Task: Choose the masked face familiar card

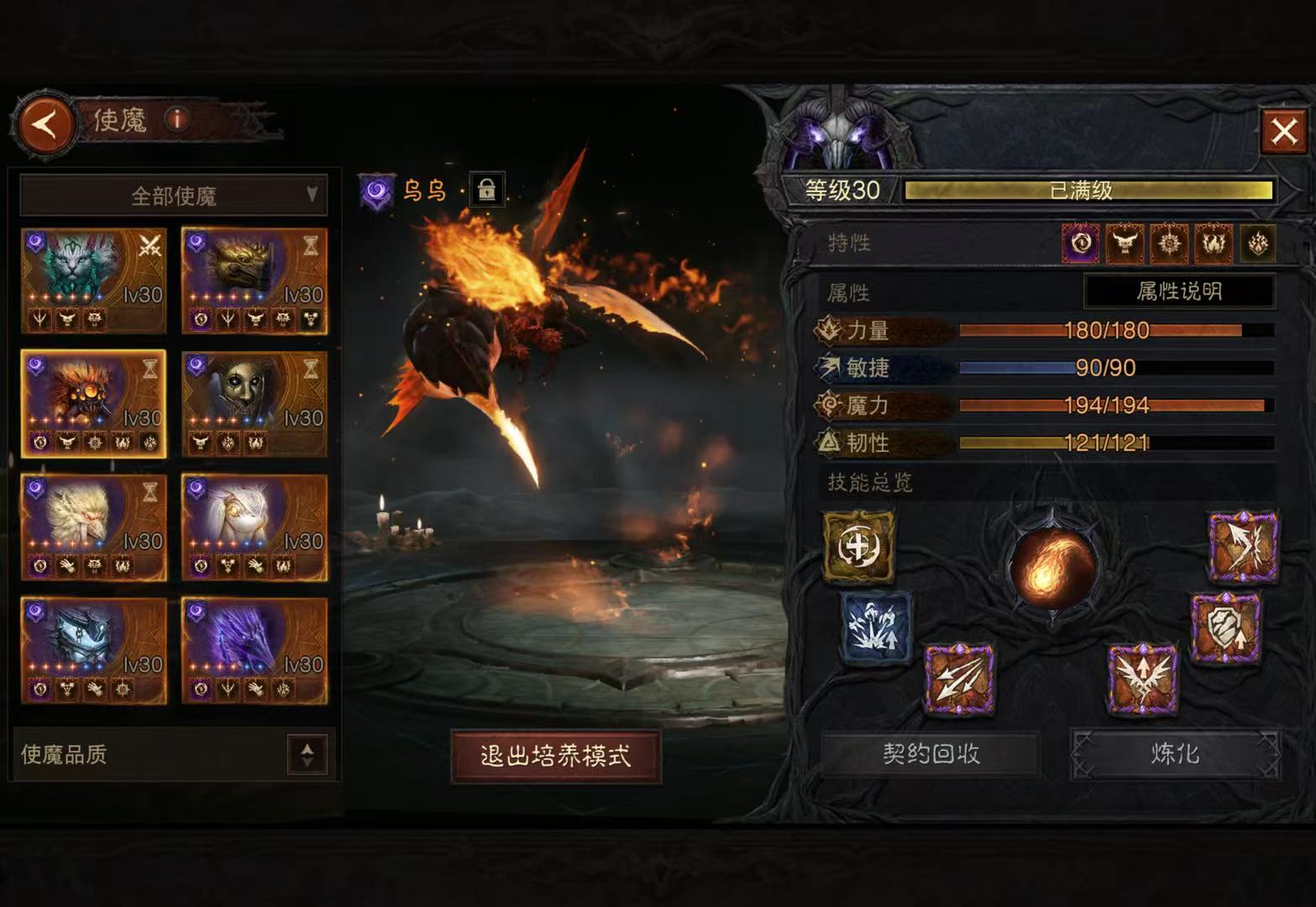Action: (x=254, y=404)
